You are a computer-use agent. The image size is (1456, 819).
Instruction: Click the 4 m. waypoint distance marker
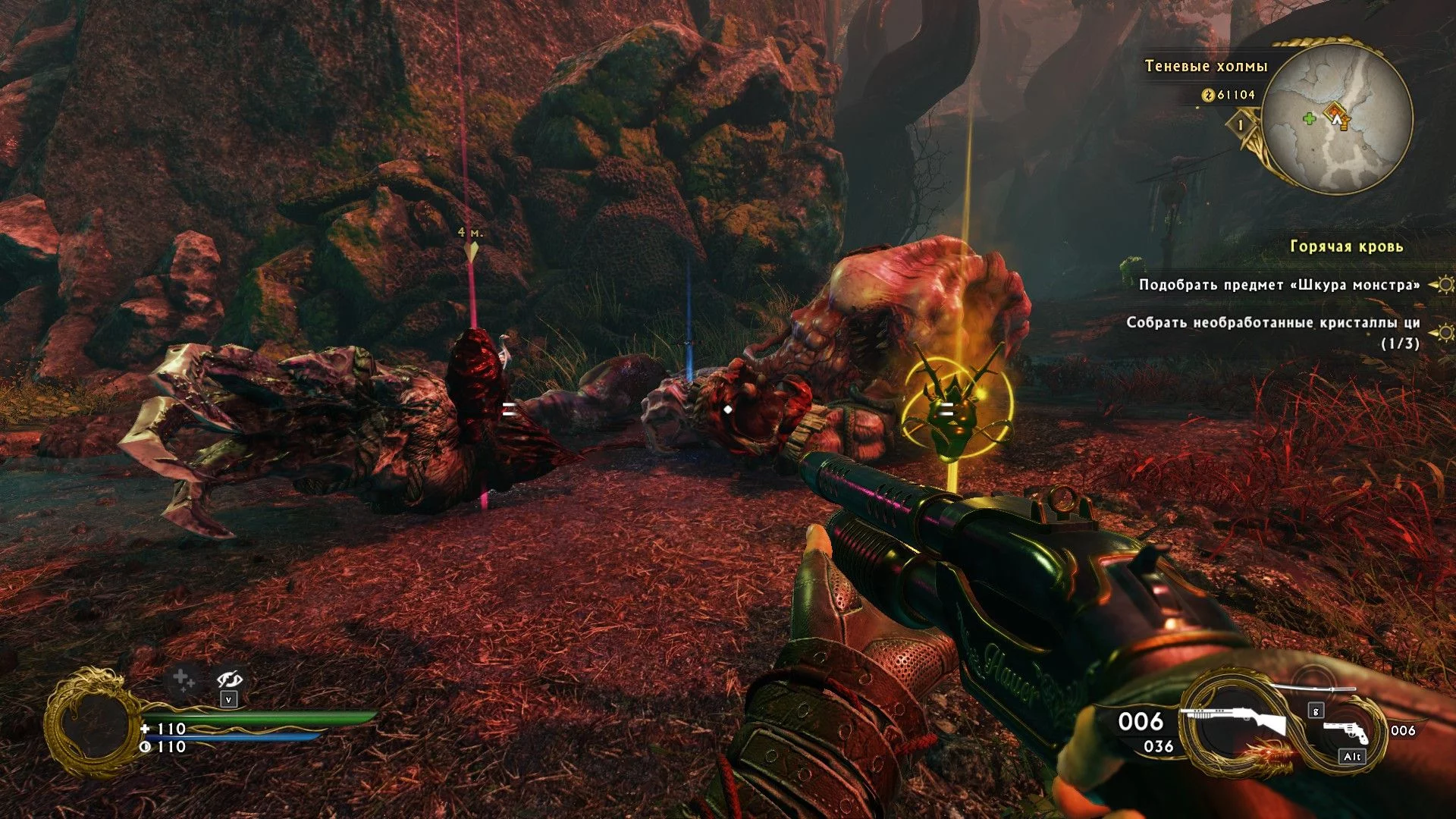pyautogui.click(x=470, y=234)
